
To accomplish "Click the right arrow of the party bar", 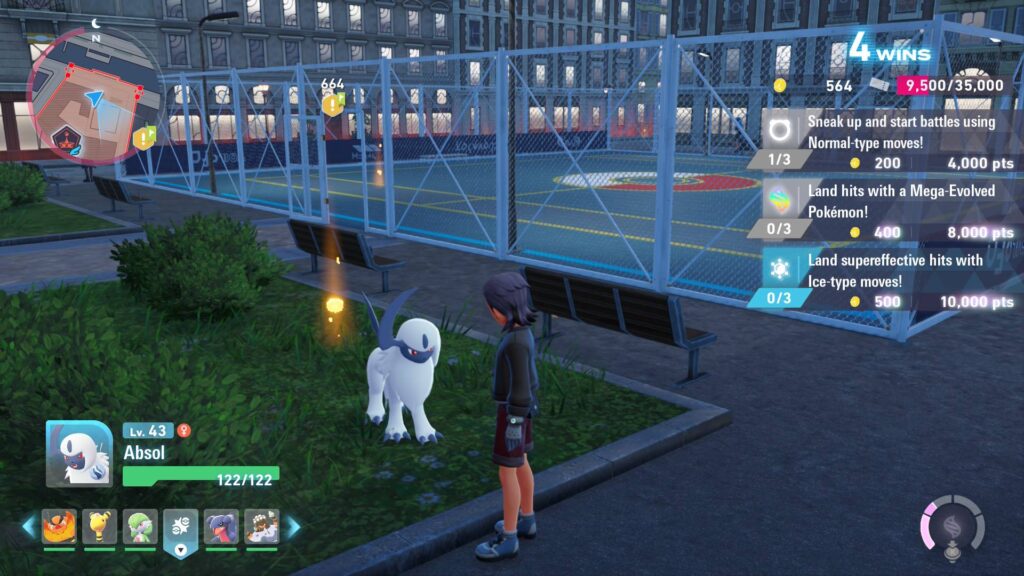I will pyautogui.click(x=293, y=527).
